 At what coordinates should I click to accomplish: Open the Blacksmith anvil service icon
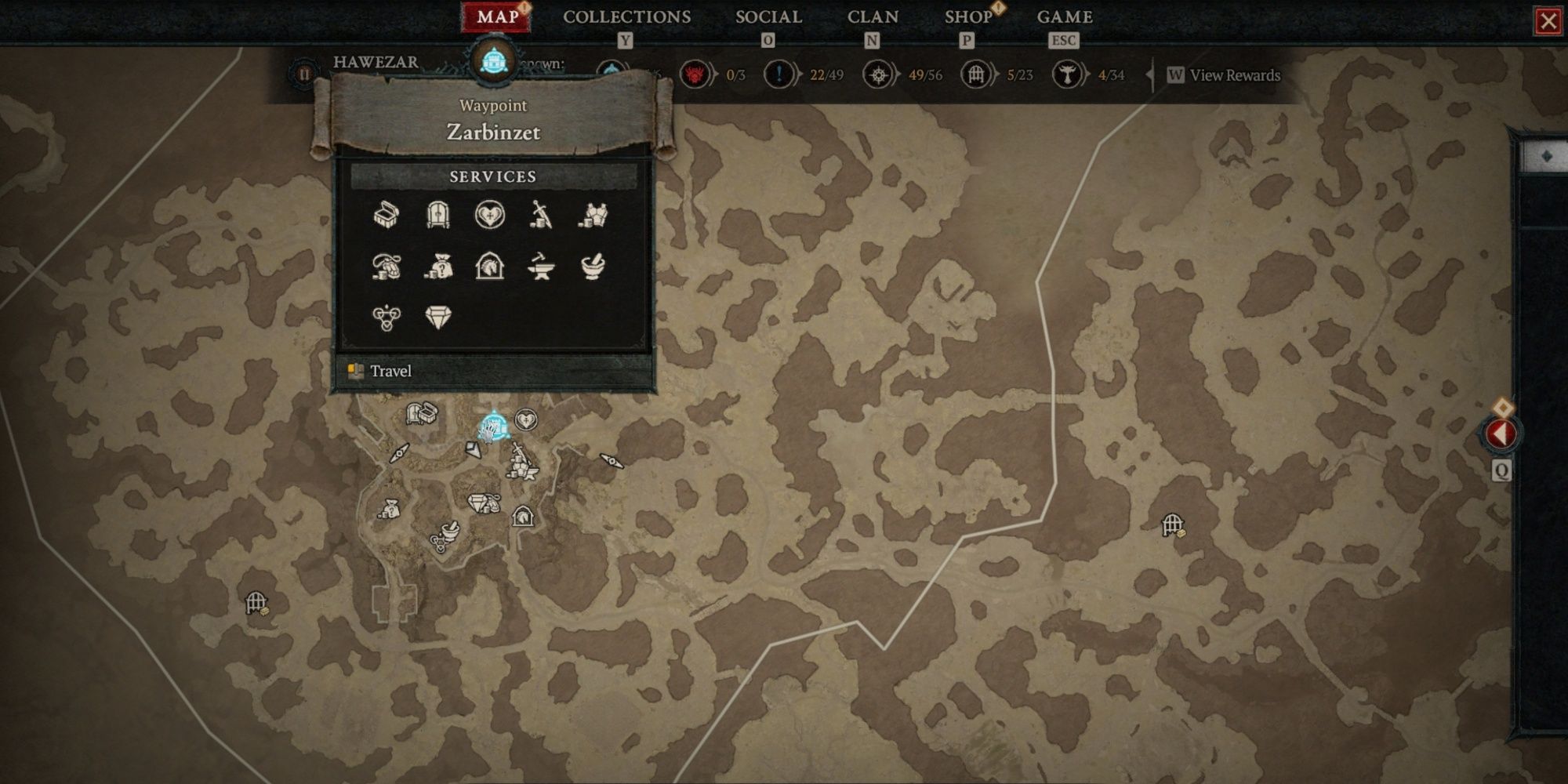pyautogui.click(x=541, y=268)
